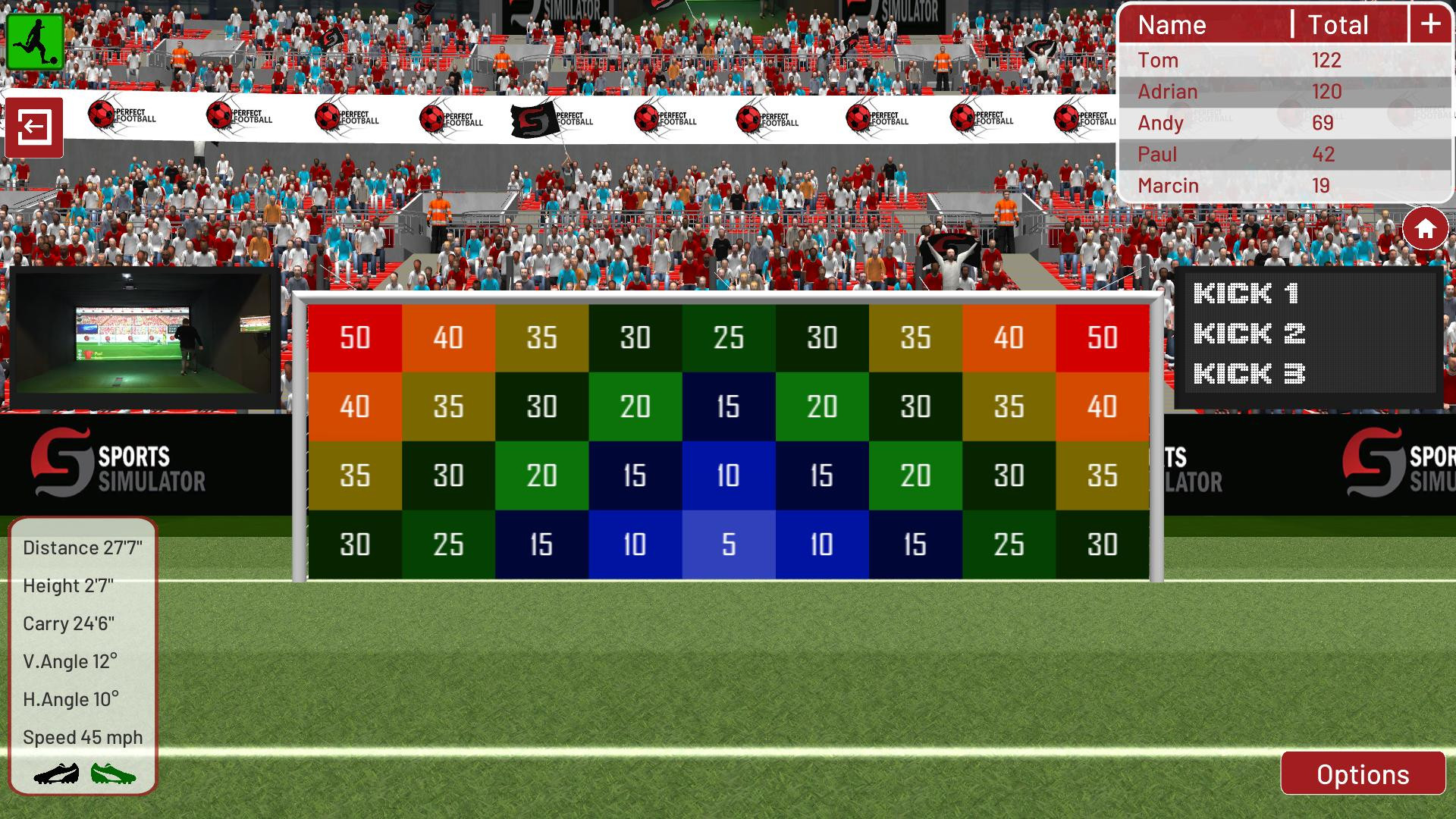Click the blue 5-point center target square
Screen dimensions: 1456x819
pyautogui.click(x=727, y=543)
